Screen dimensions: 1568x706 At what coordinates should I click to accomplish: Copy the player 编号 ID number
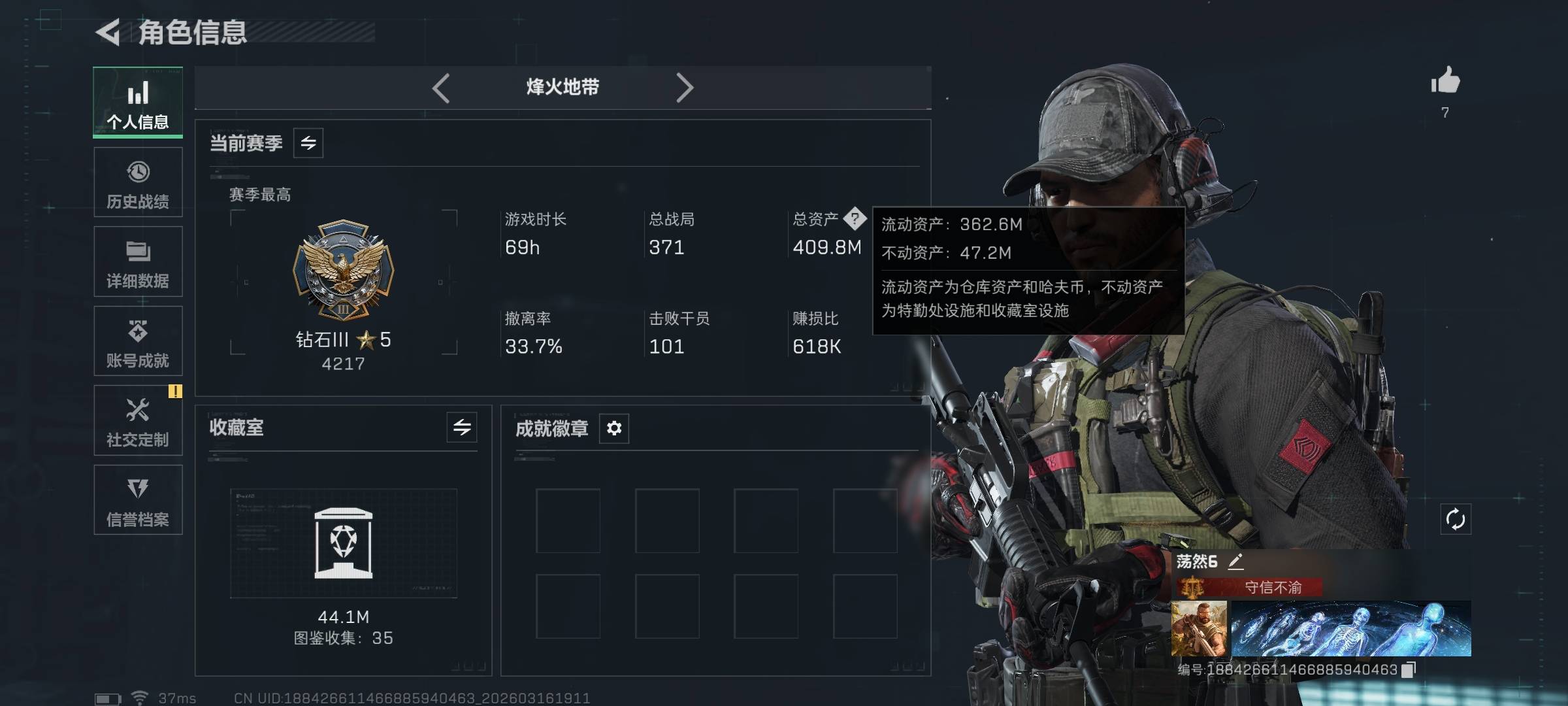click(x=1409, y=669)
